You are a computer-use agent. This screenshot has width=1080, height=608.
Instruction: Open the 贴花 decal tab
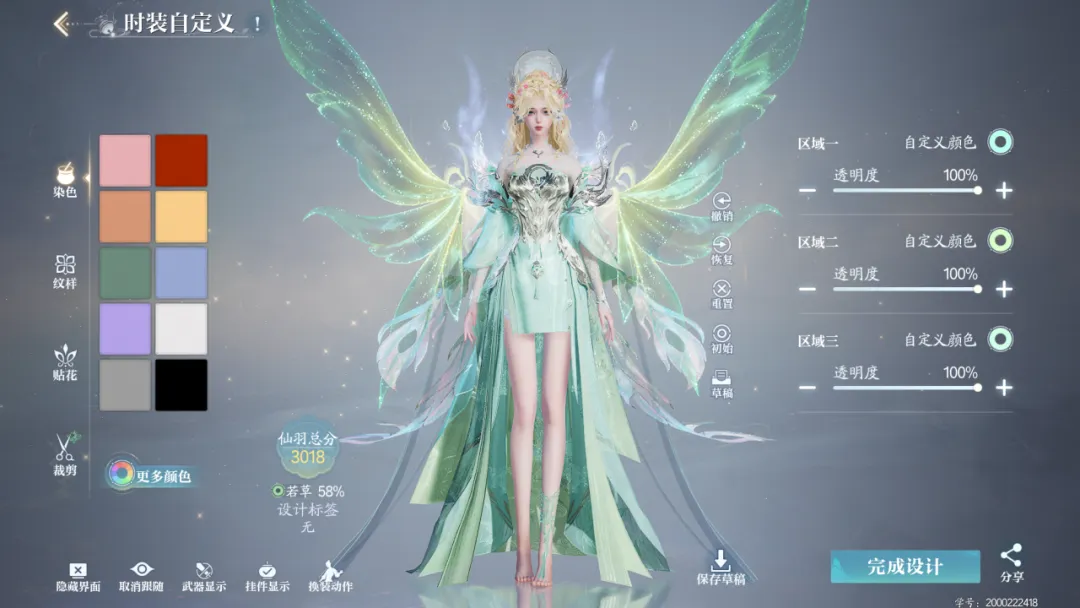[x=65, y=362]
